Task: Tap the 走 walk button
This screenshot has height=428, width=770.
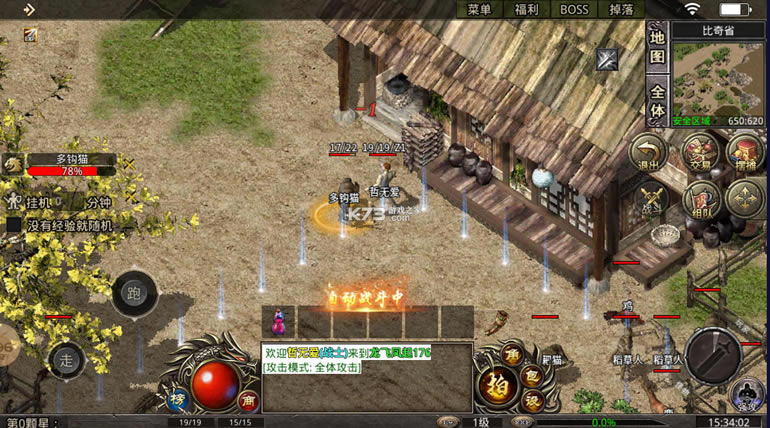Action: (x=67, y=357)
